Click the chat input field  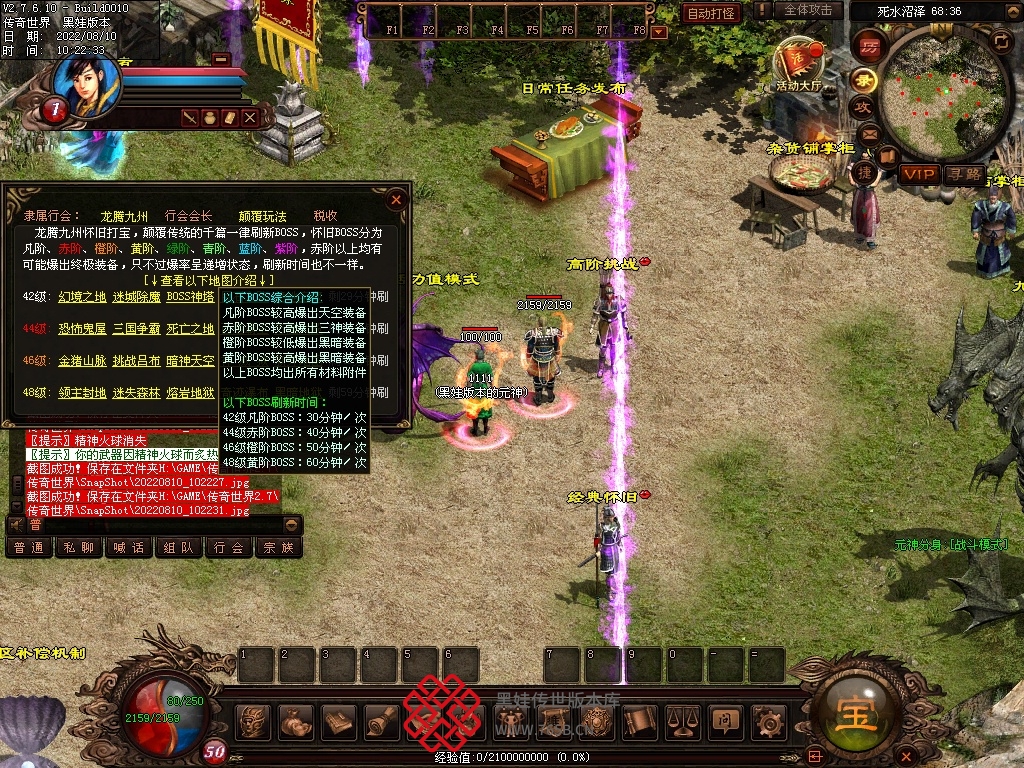[153, 524]
